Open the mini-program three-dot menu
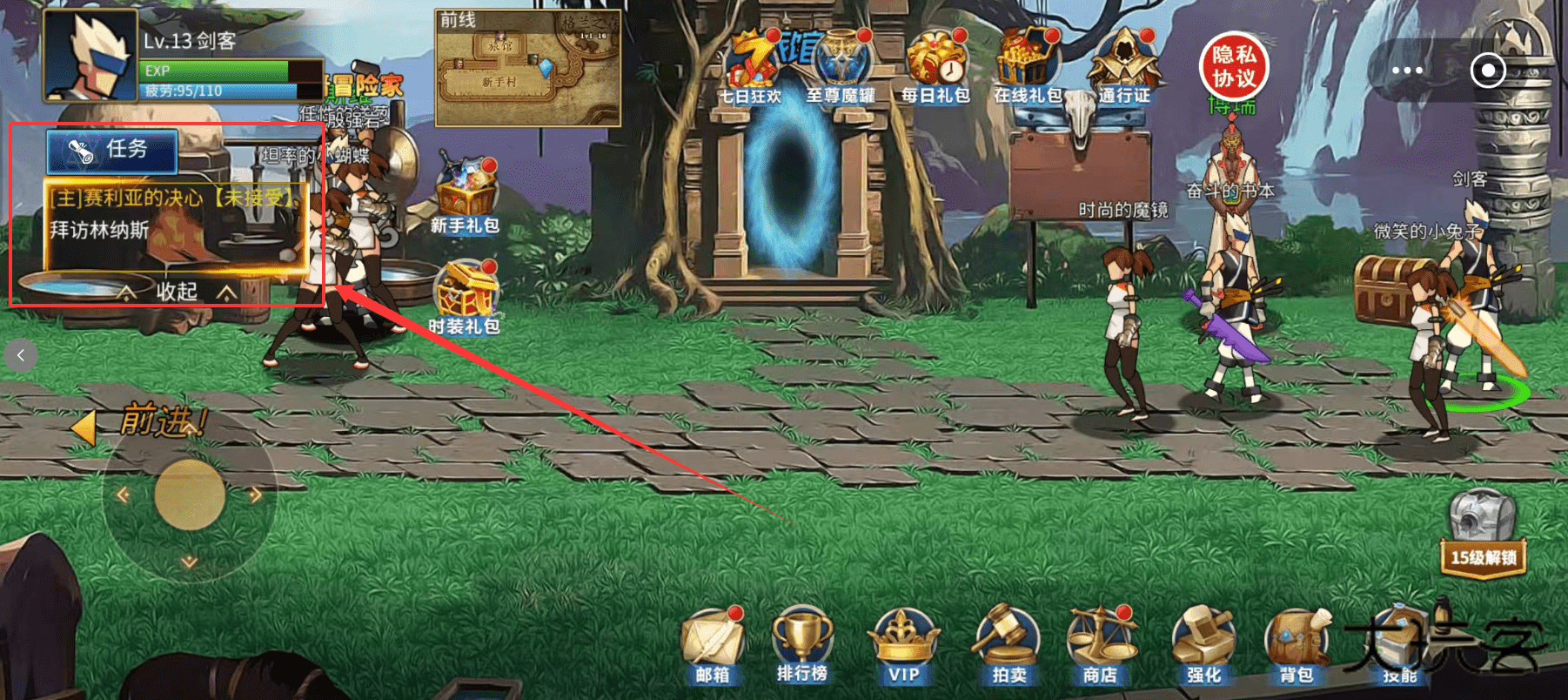The height and width of the screenshot is (700, 1568). coord(1407,71)
